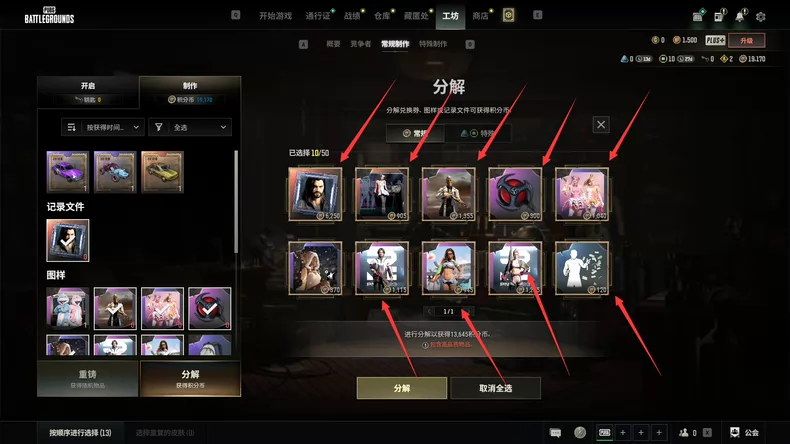Open the 战绩 career page
This screenshot has height=444, width=790.
pyautogui.click(x=352, y=16)
